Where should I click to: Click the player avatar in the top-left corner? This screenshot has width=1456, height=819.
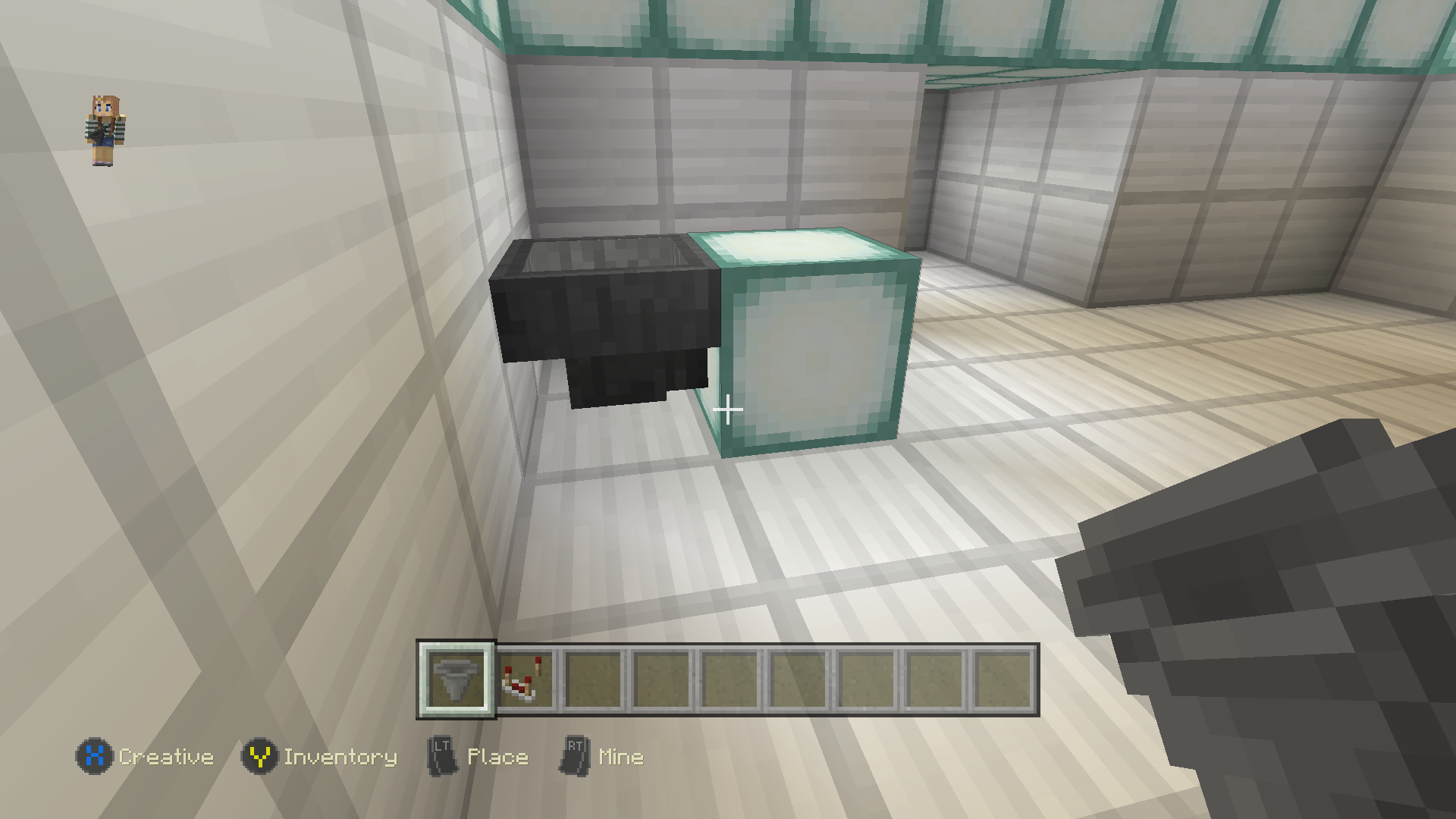pyautogui.click(x=105, y=129)
